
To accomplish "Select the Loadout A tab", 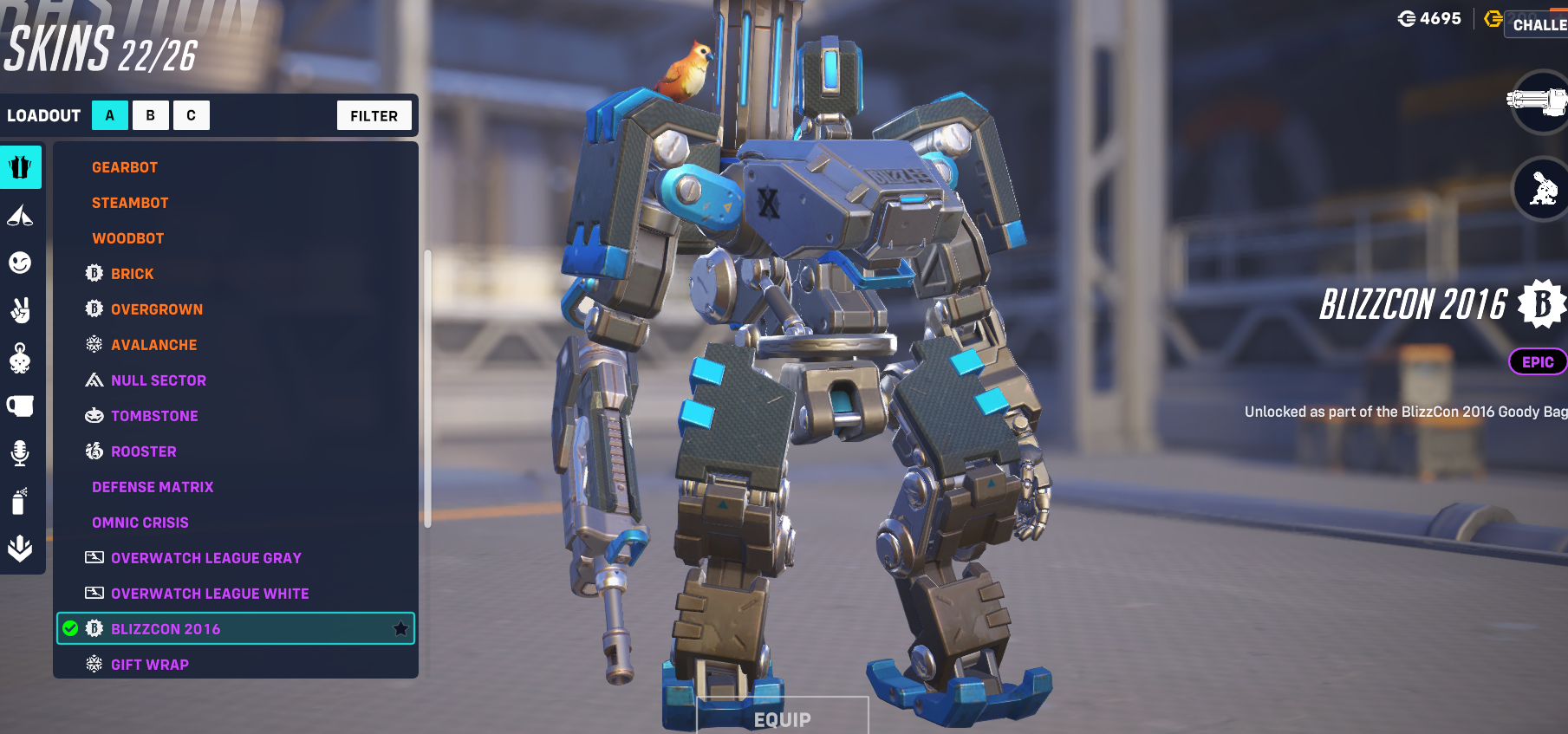I will pos(109,114).
